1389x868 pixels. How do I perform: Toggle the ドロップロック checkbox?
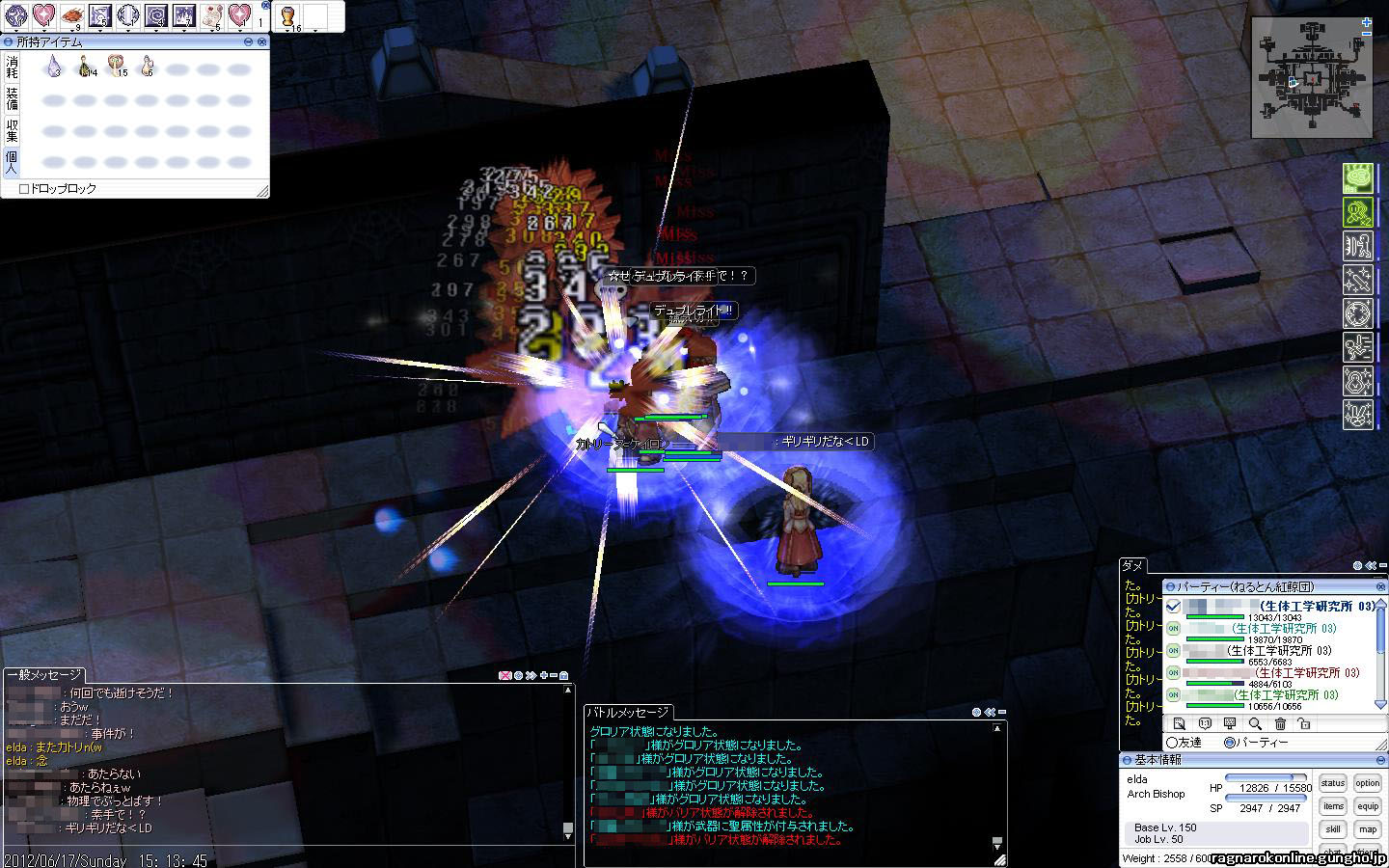(x=24, y=189)
